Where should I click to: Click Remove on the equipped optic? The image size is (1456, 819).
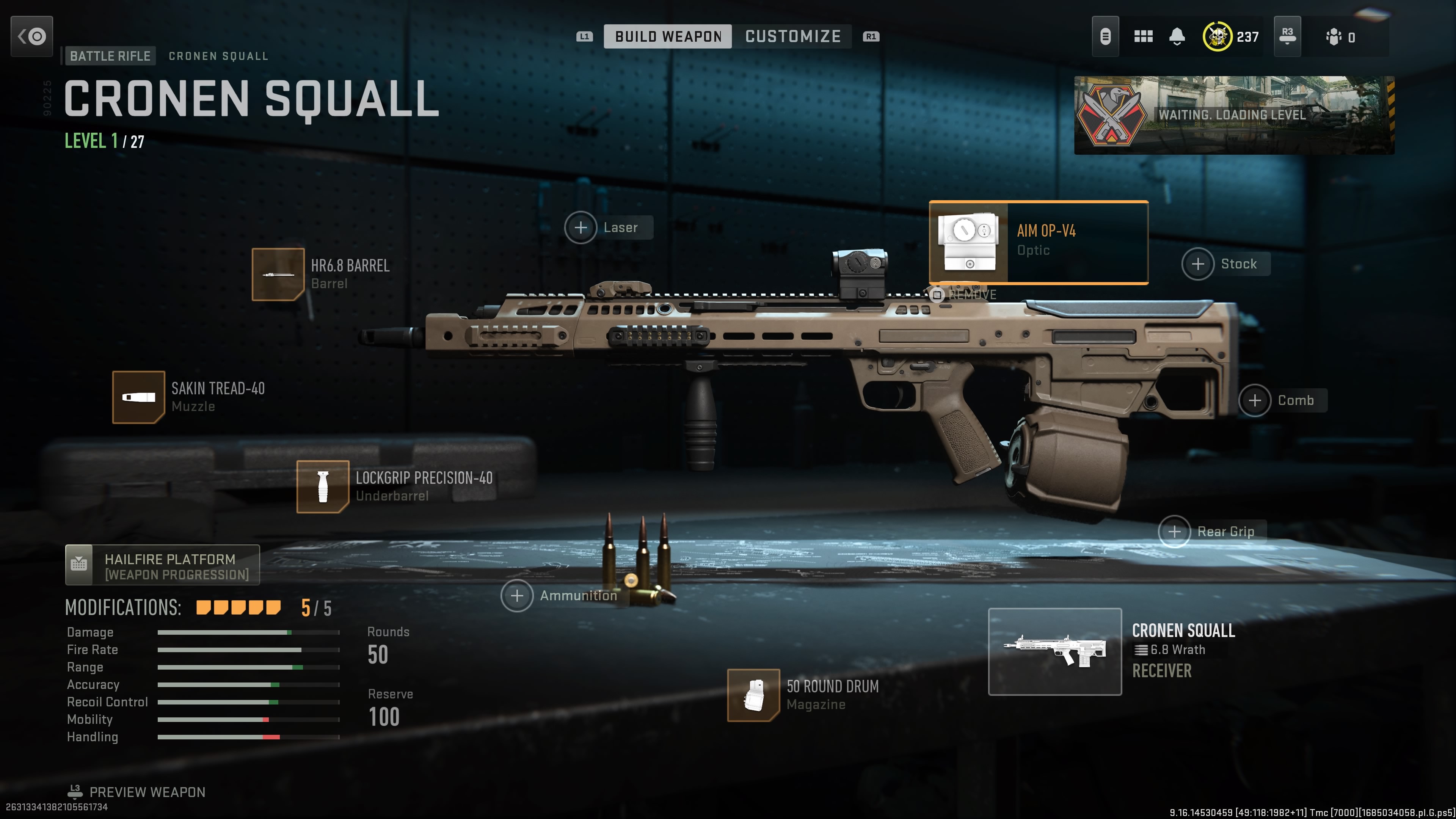[x=937, y=295]
